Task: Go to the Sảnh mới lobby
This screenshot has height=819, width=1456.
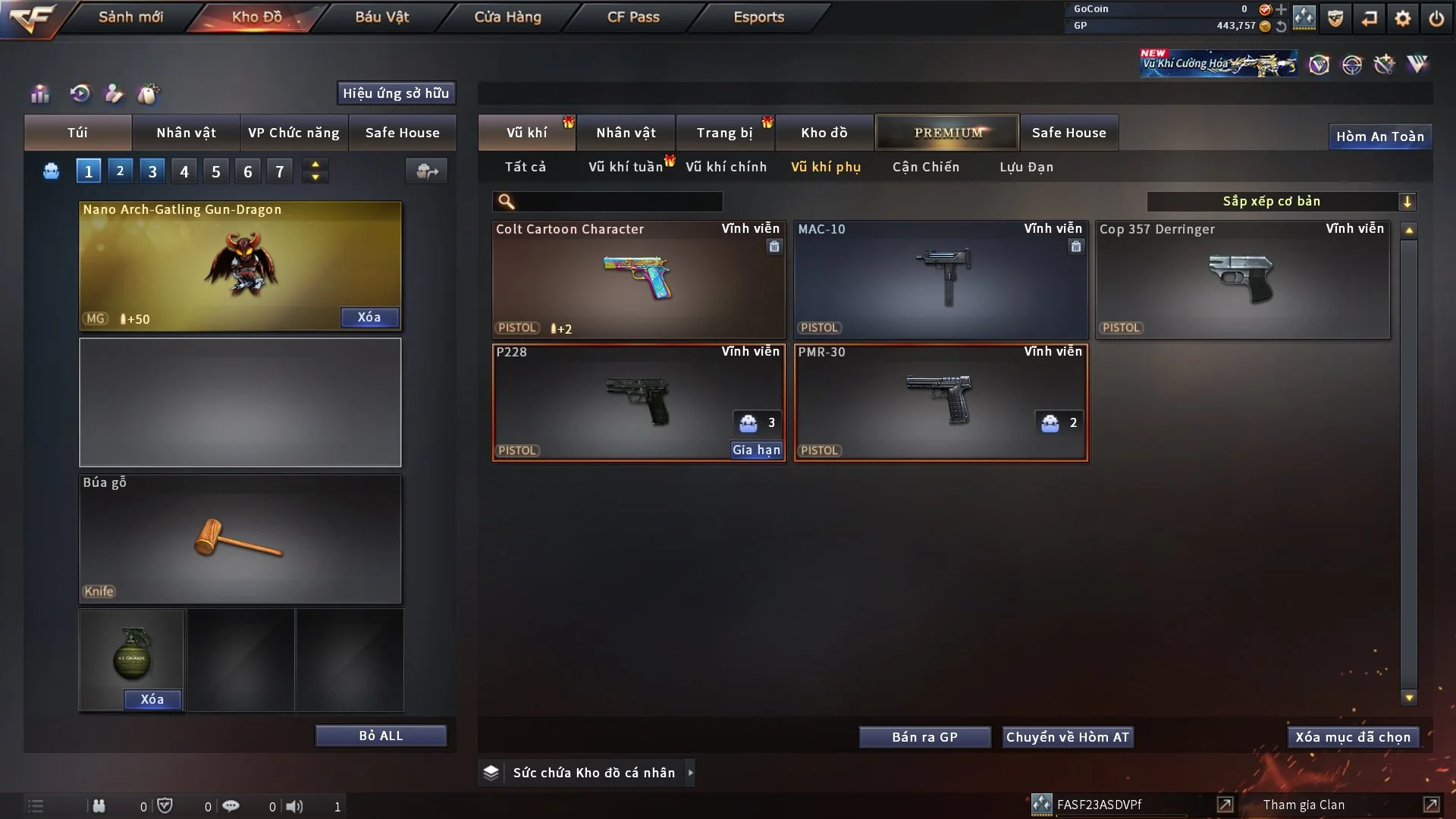Action: click(130, 17)
